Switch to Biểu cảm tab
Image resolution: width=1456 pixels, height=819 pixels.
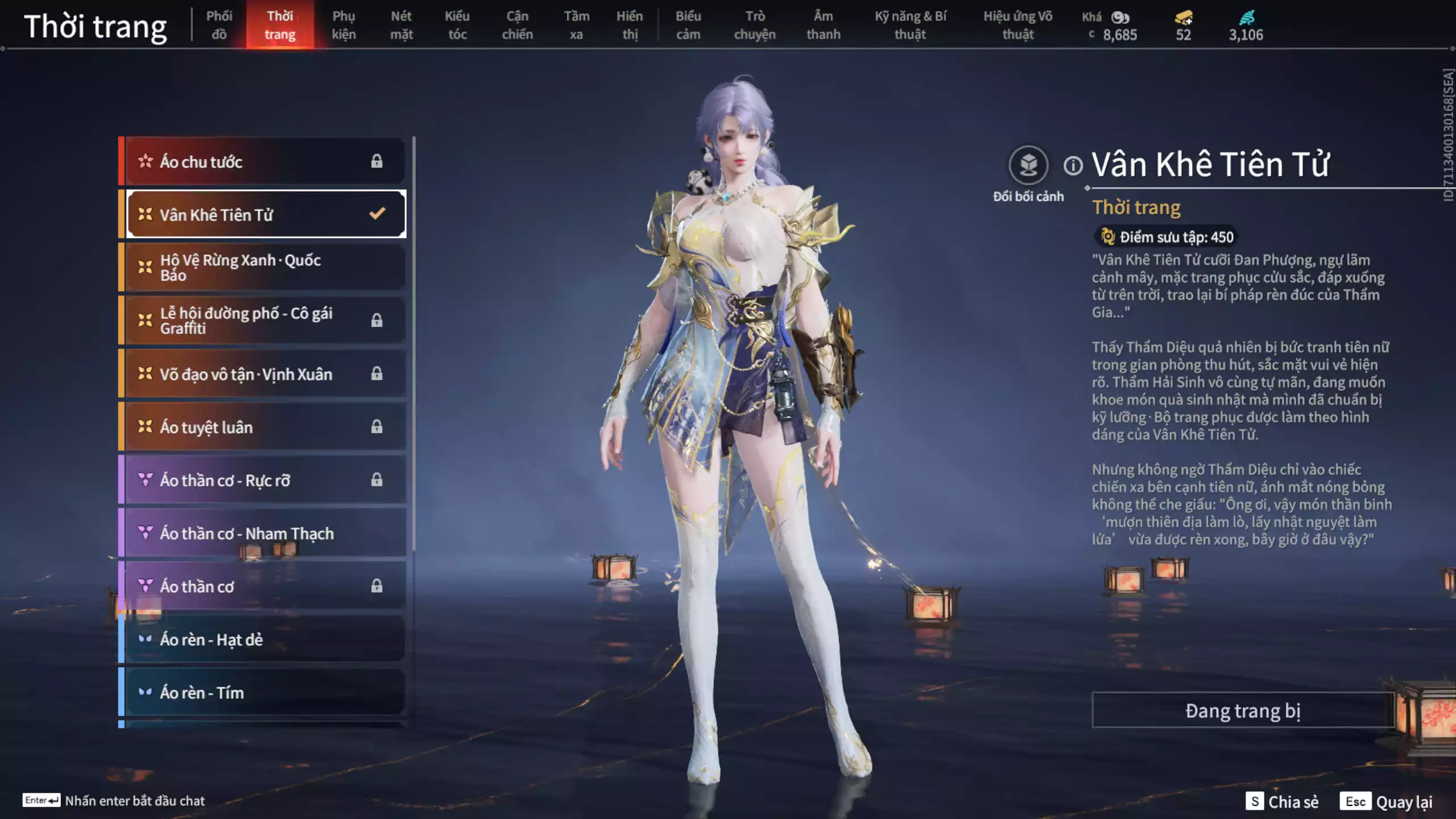(x=688, y=25)
